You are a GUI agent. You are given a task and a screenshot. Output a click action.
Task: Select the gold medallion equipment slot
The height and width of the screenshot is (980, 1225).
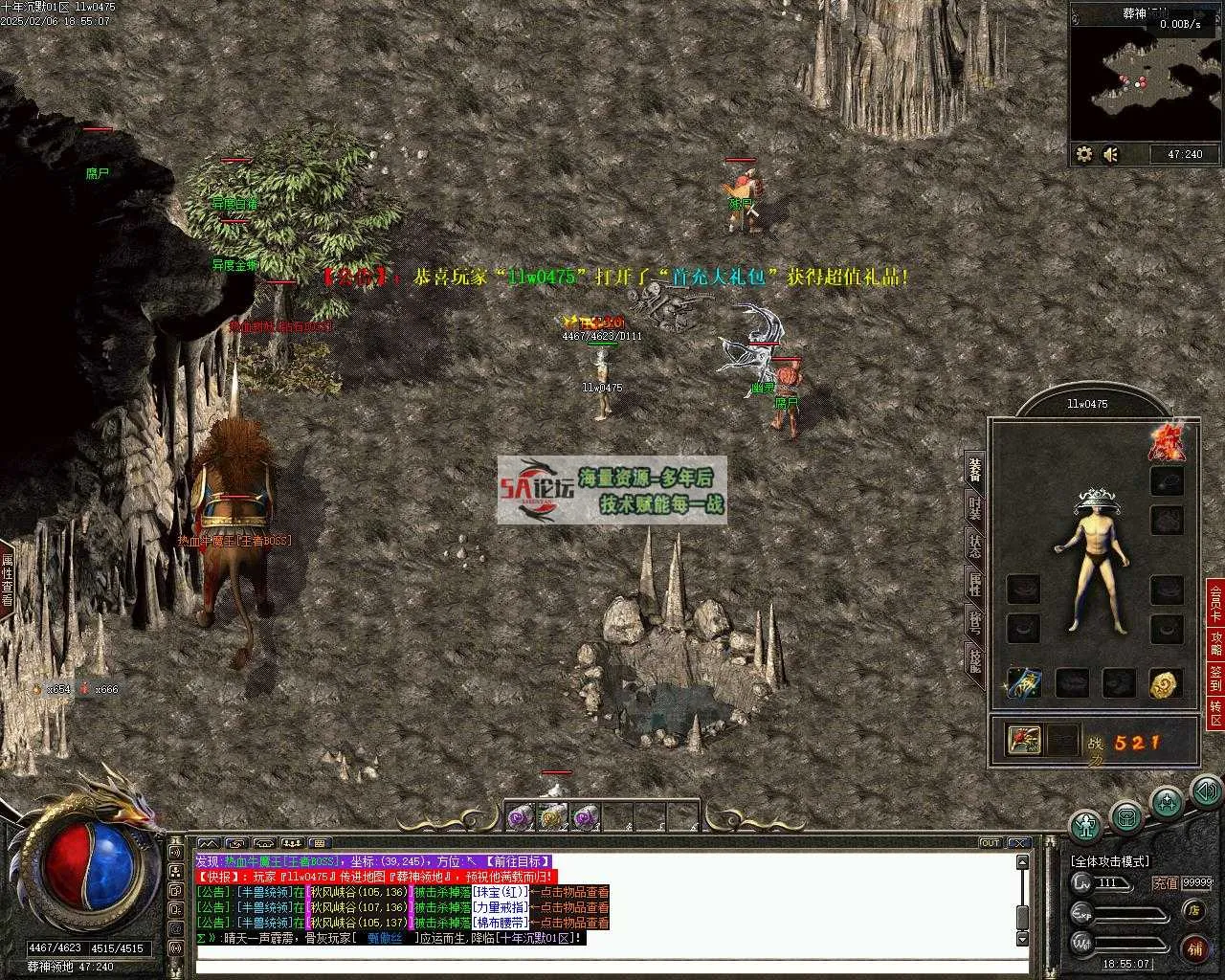[x=1166, y=683]
